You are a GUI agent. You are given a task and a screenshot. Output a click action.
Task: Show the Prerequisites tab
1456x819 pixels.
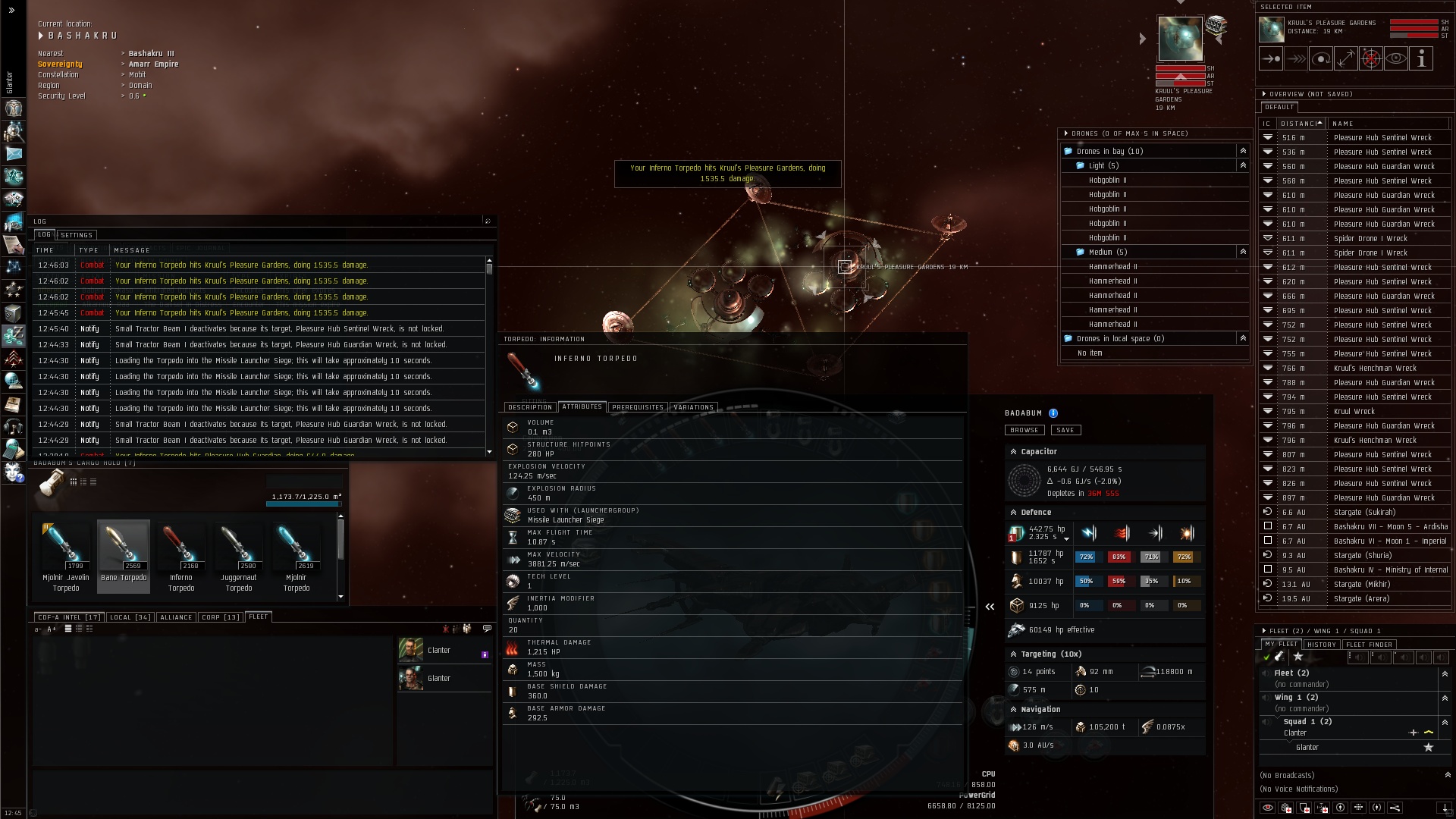pyautogui.click(x=637, y=407)
